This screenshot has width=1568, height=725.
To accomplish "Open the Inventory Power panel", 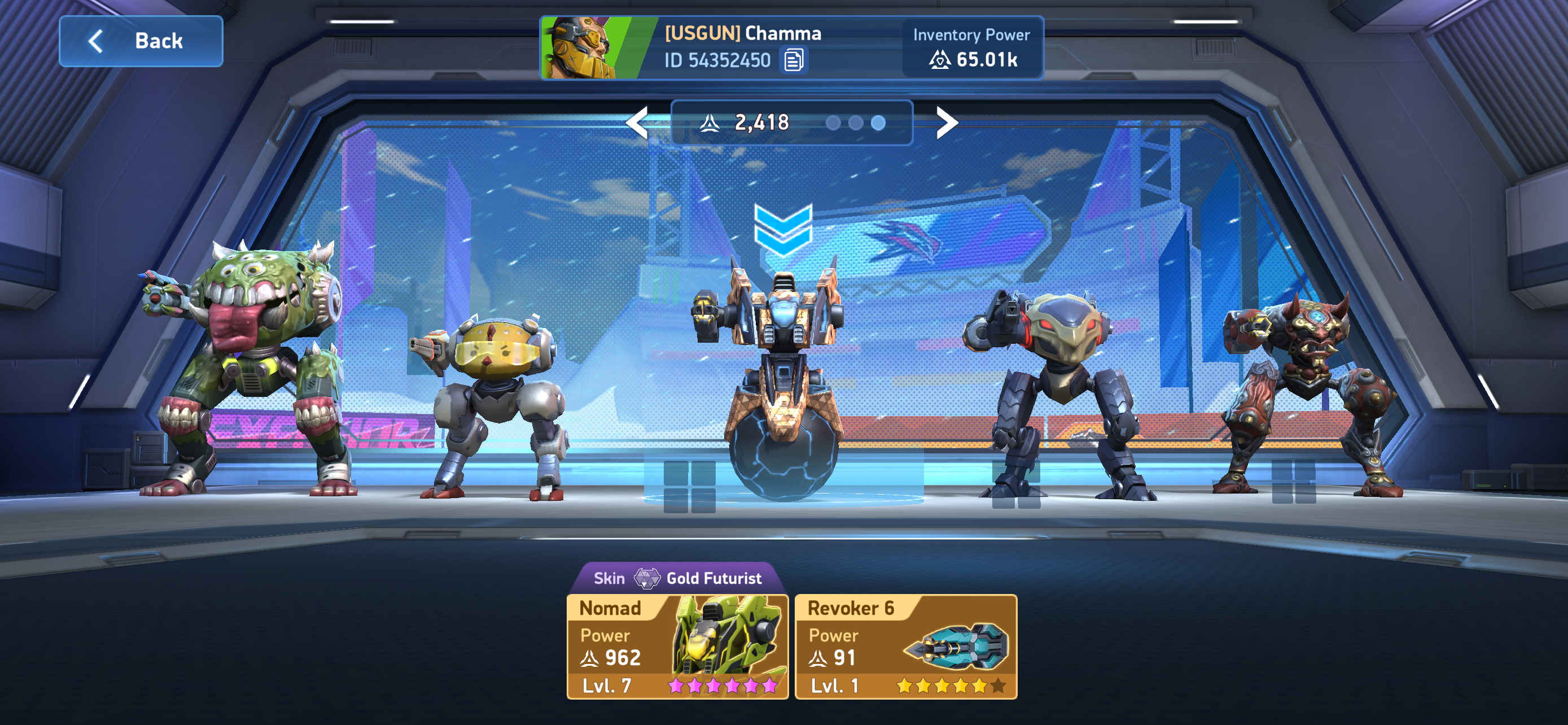I will pos(971,48).
